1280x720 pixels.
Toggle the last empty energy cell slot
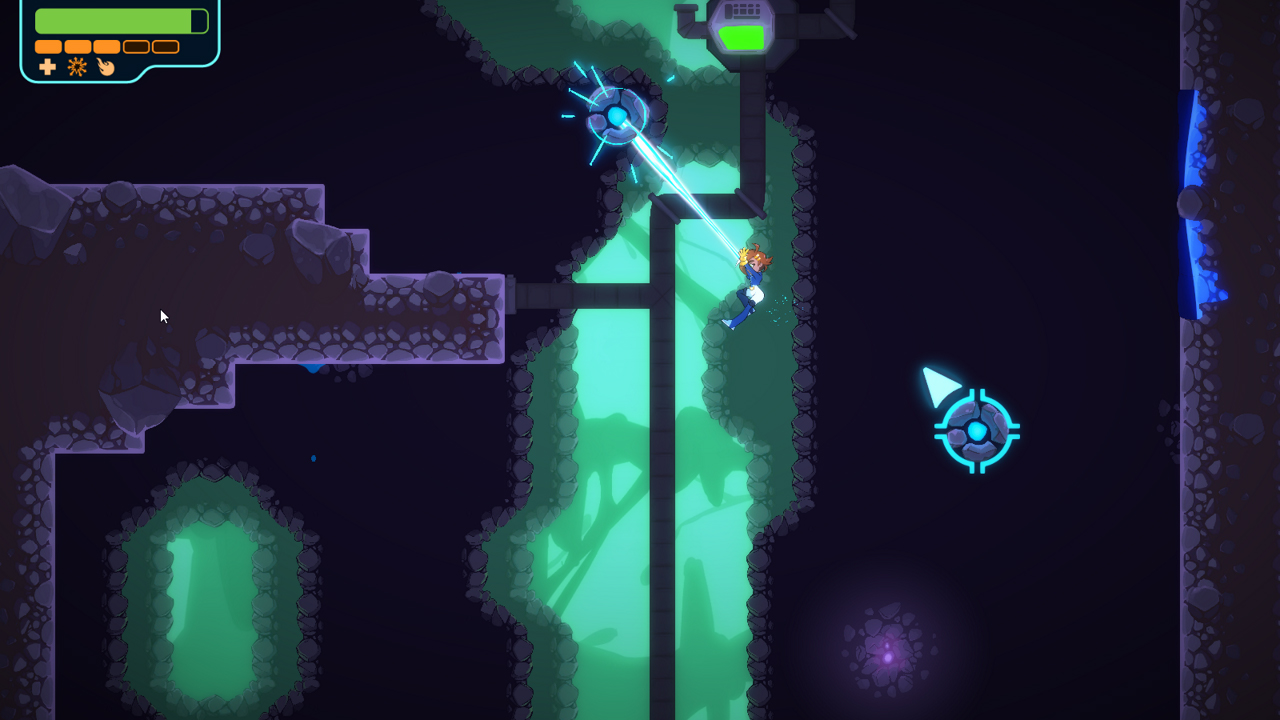pos(165,47)
